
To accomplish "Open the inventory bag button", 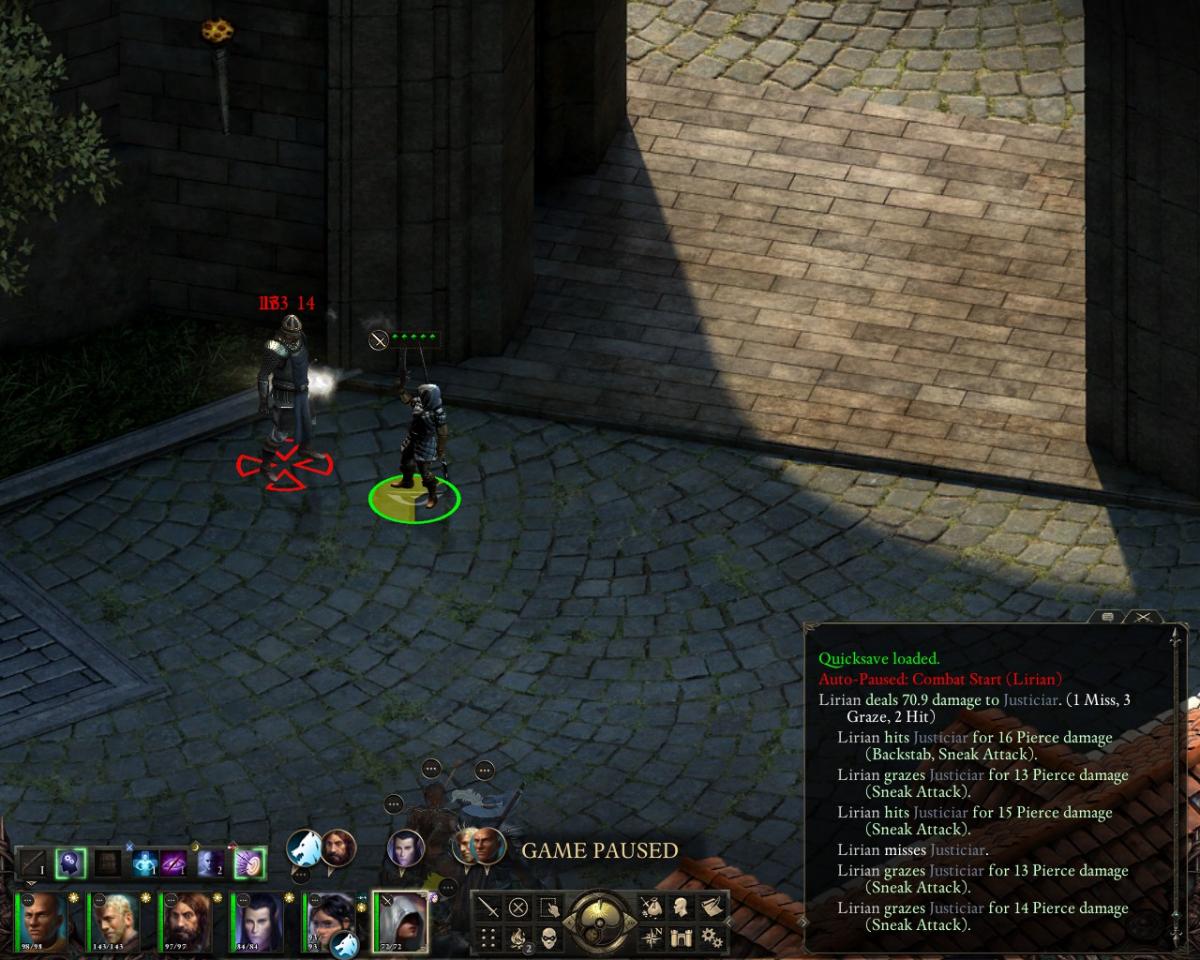I will coord(651,908).
